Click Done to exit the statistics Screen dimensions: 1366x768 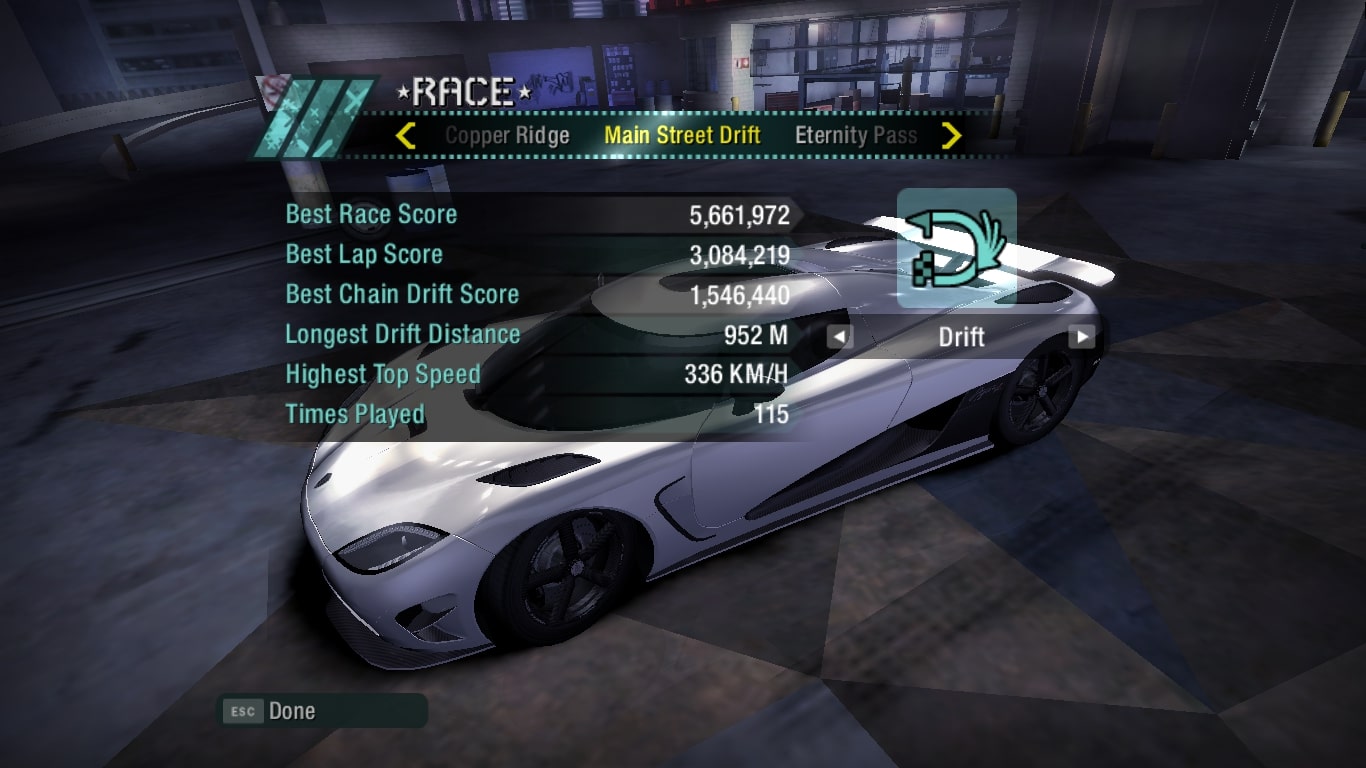(x=291, y=711)
